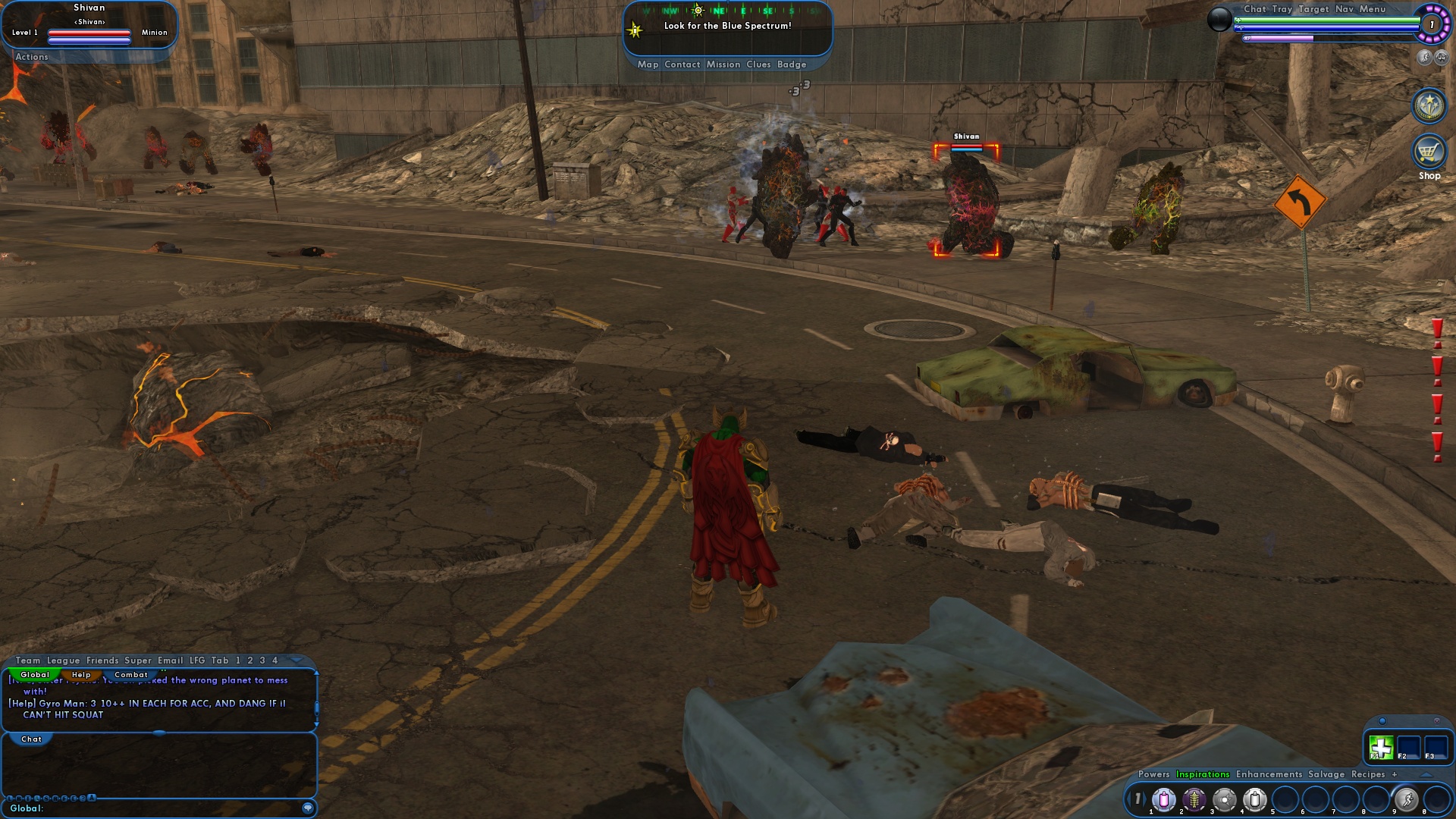Use the white inspiration in tray slot 4
1456x819 pixels.
click(x=1255, y=799)
